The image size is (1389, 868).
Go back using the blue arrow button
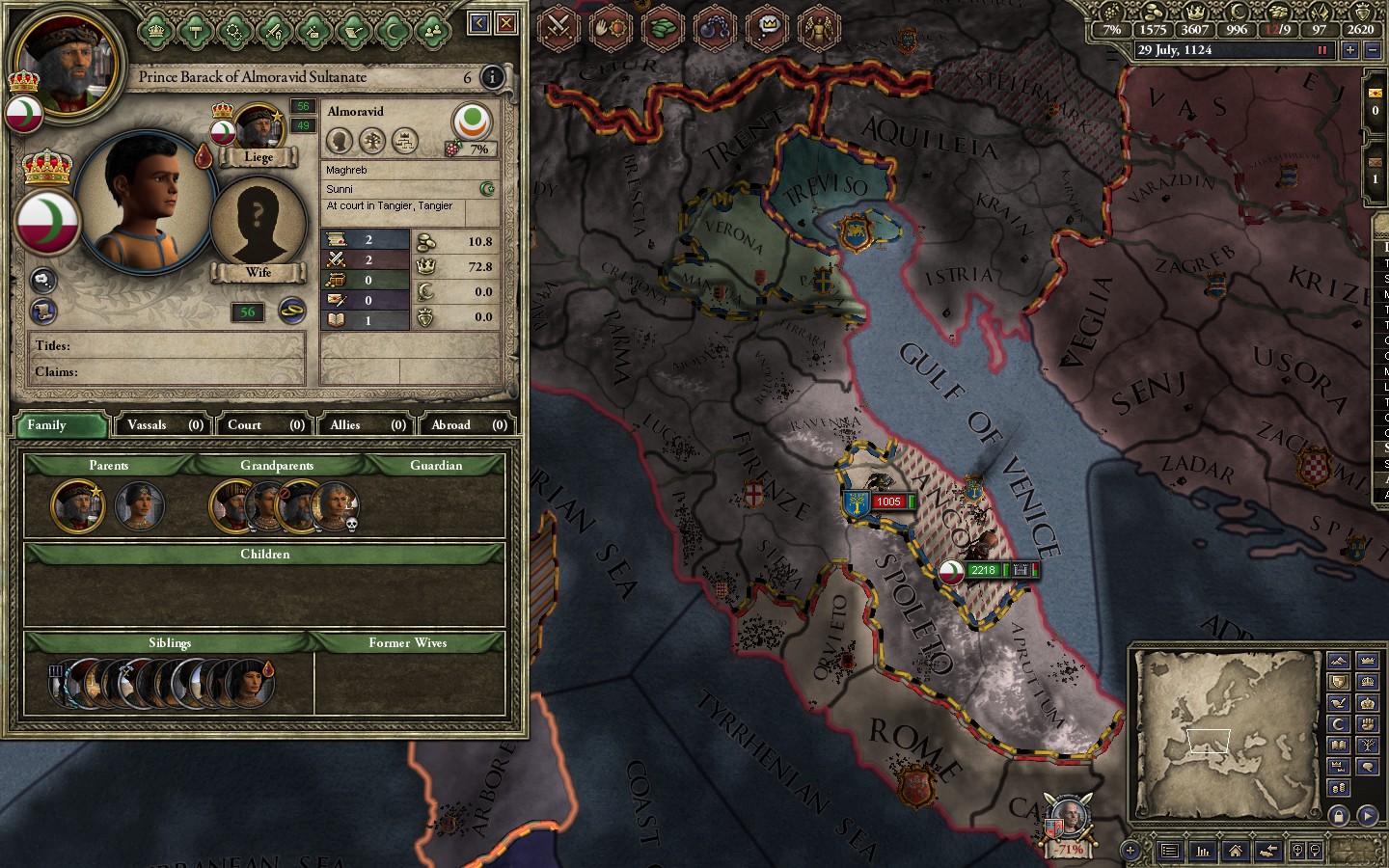pos(479,22)
